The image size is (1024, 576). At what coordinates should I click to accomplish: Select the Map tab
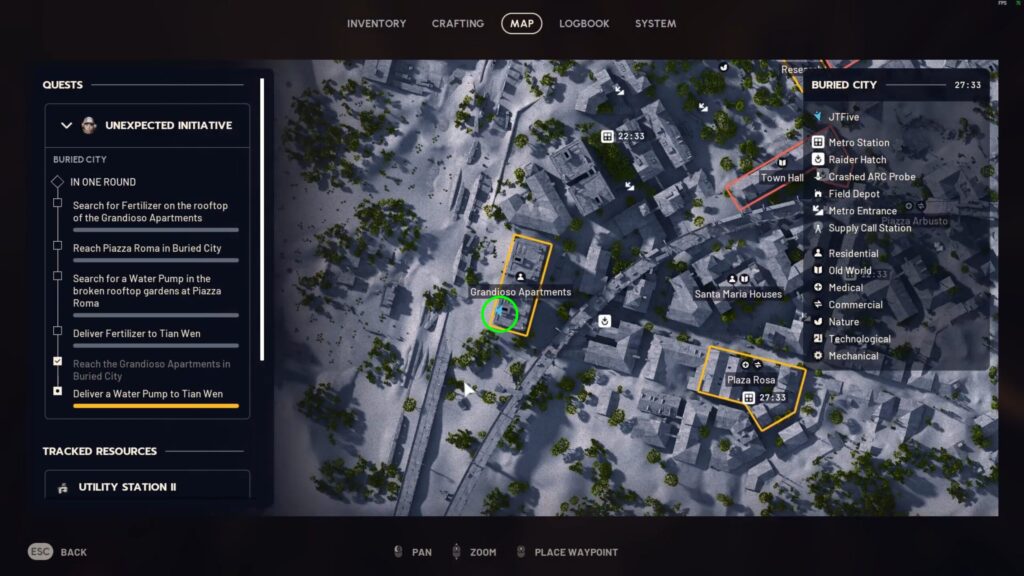click(x=521, y=23)
